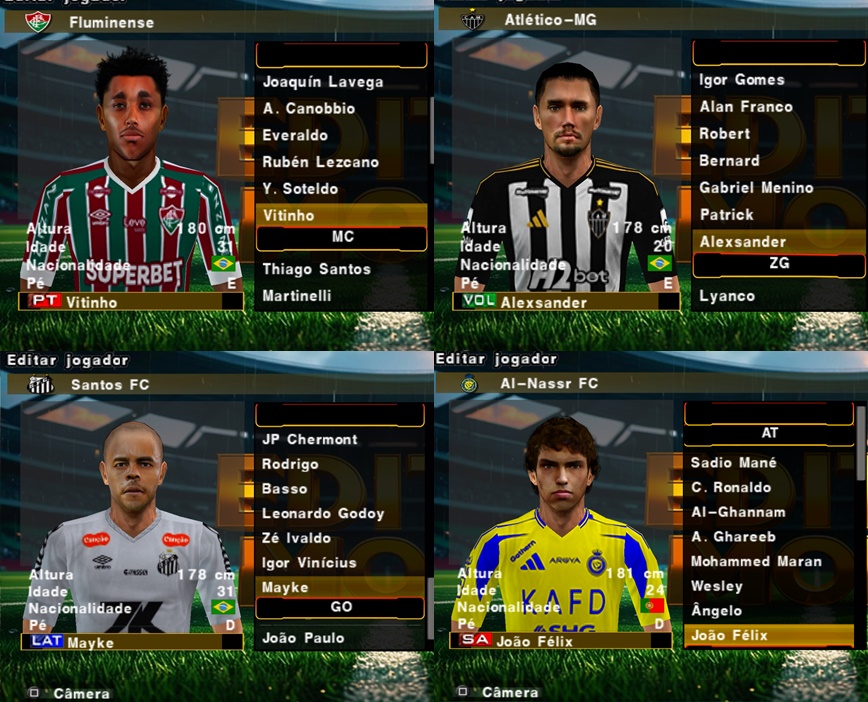Select João Paulo from the Santos list
868x702 pixels.
click(x=302, y=638)
